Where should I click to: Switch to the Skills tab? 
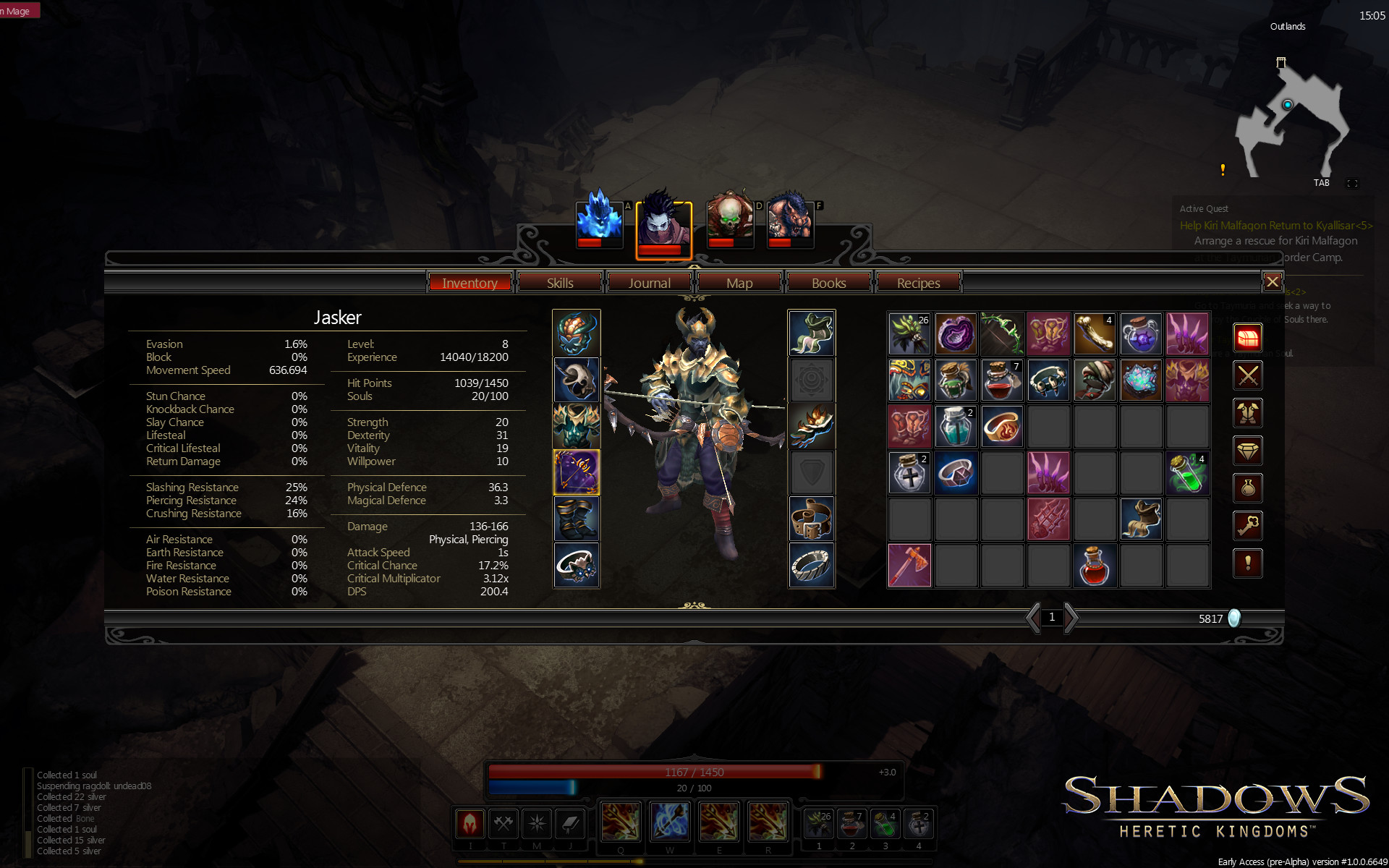coord(559,283)
